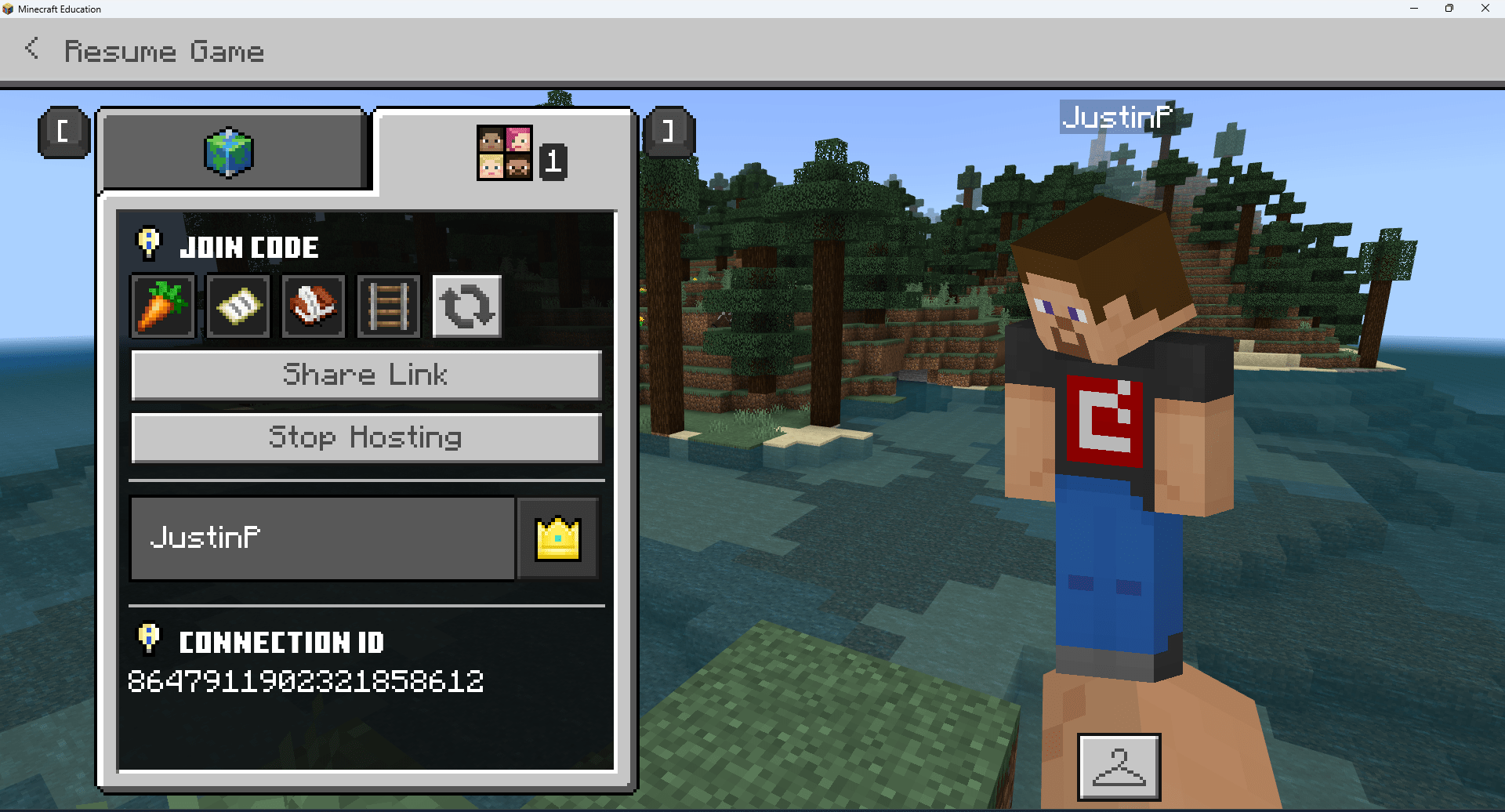1505x812 pixels.
Task: Select JustinP in the player list
Action: pyautogui.click(x=321, y=538)
